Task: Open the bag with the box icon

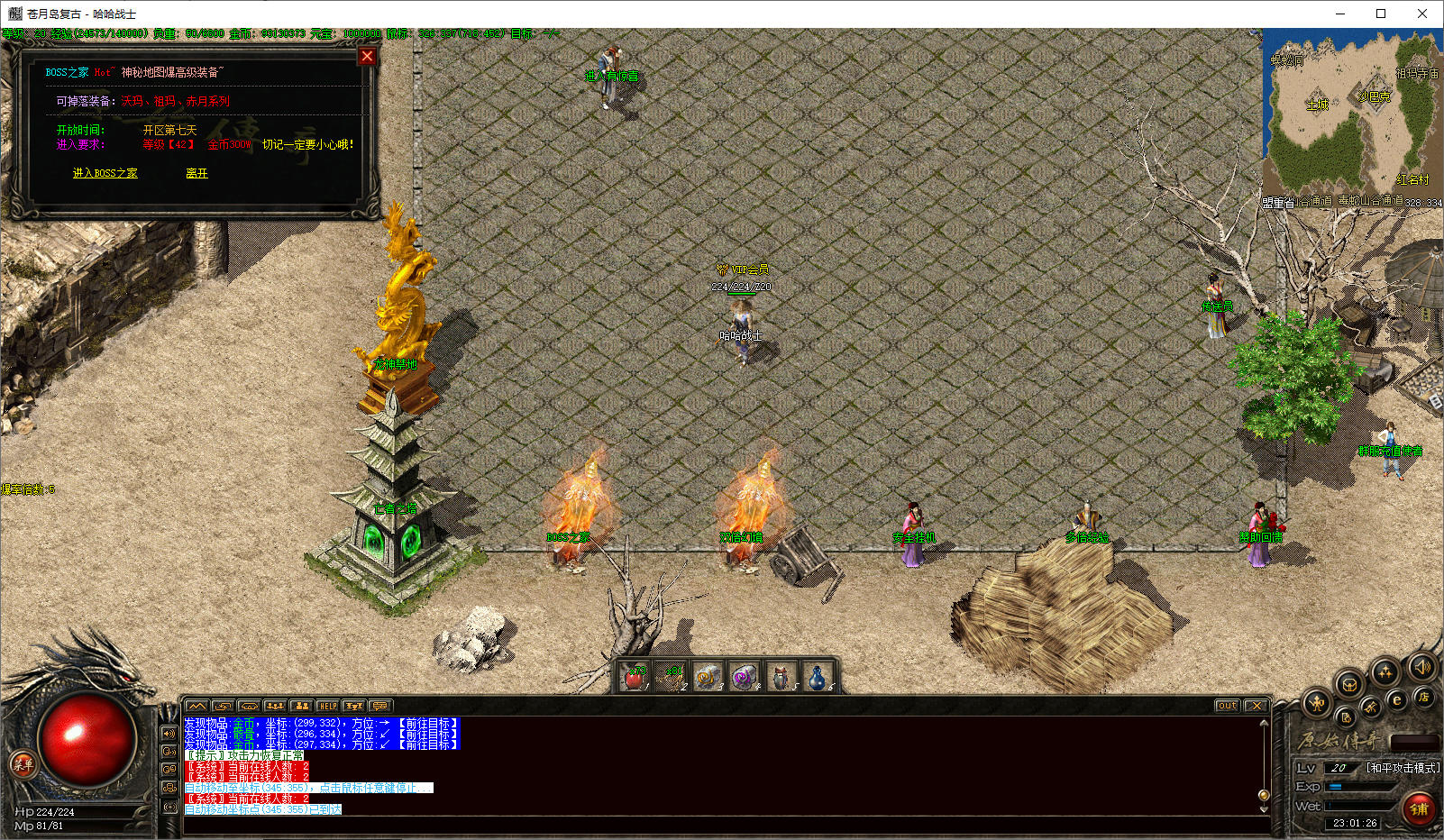Action: coord(1349,685)
